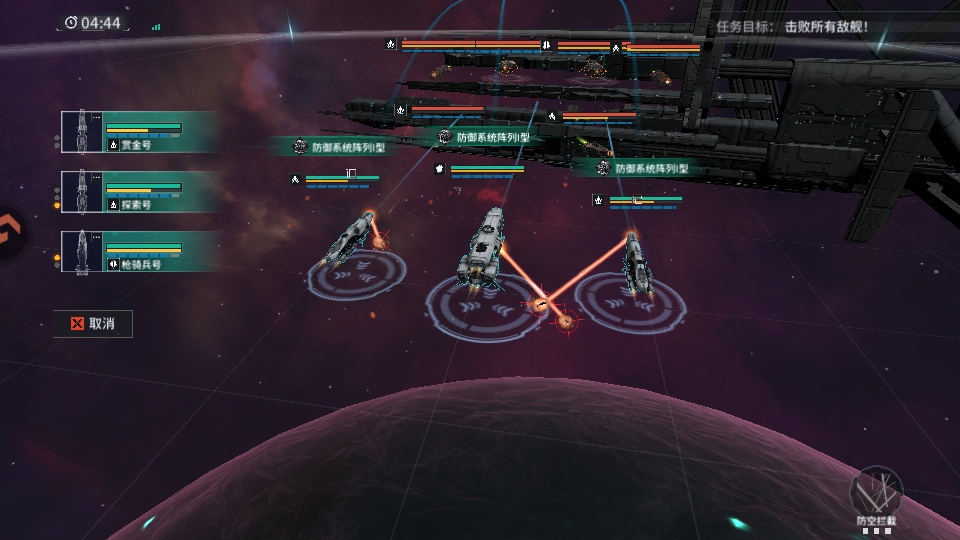Activate the 防空拦截 anti-air ability

tap(876, 494)
